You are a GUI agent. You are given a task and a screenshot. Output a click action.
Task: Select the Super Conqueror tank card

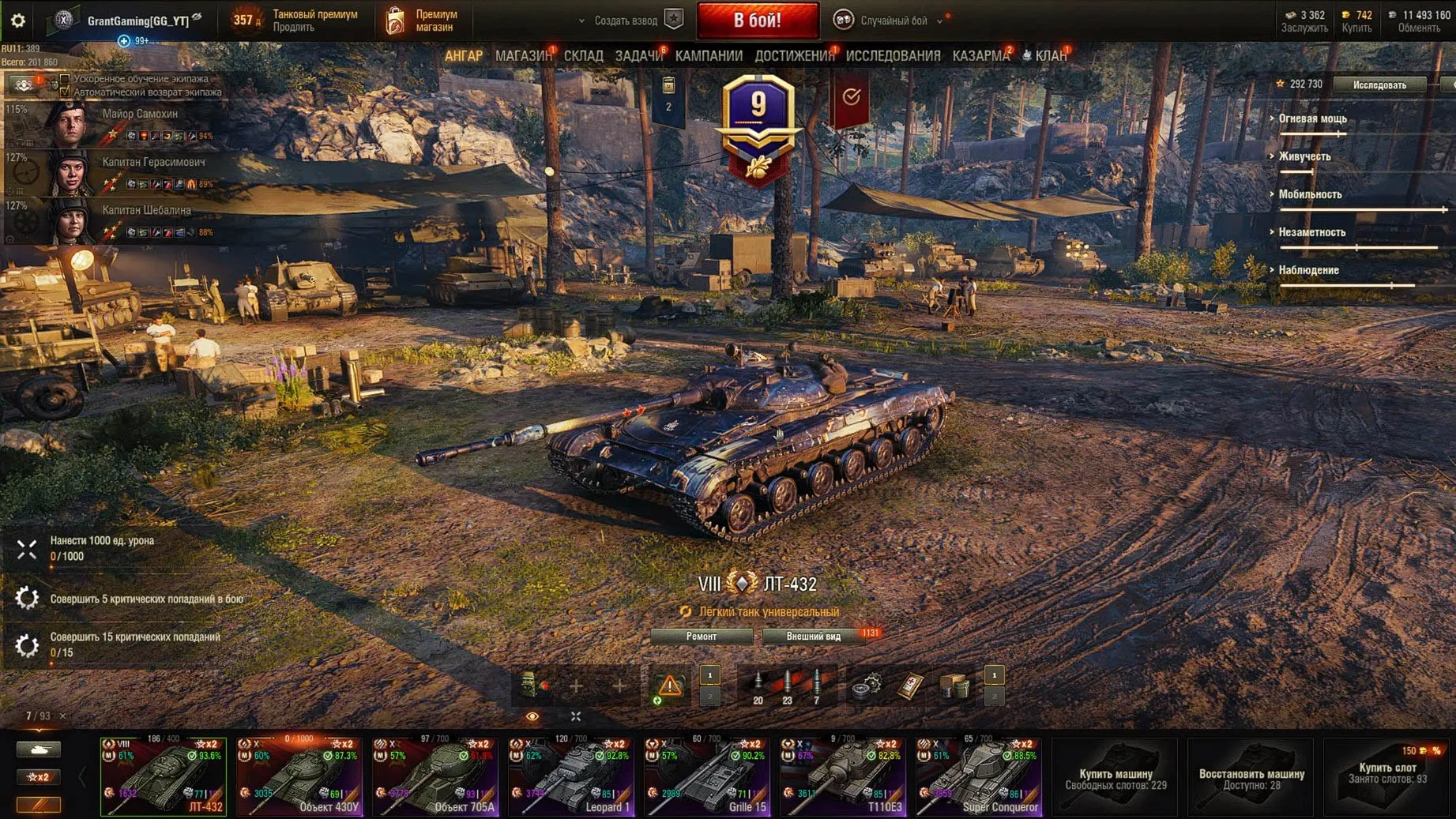(979, 776)
